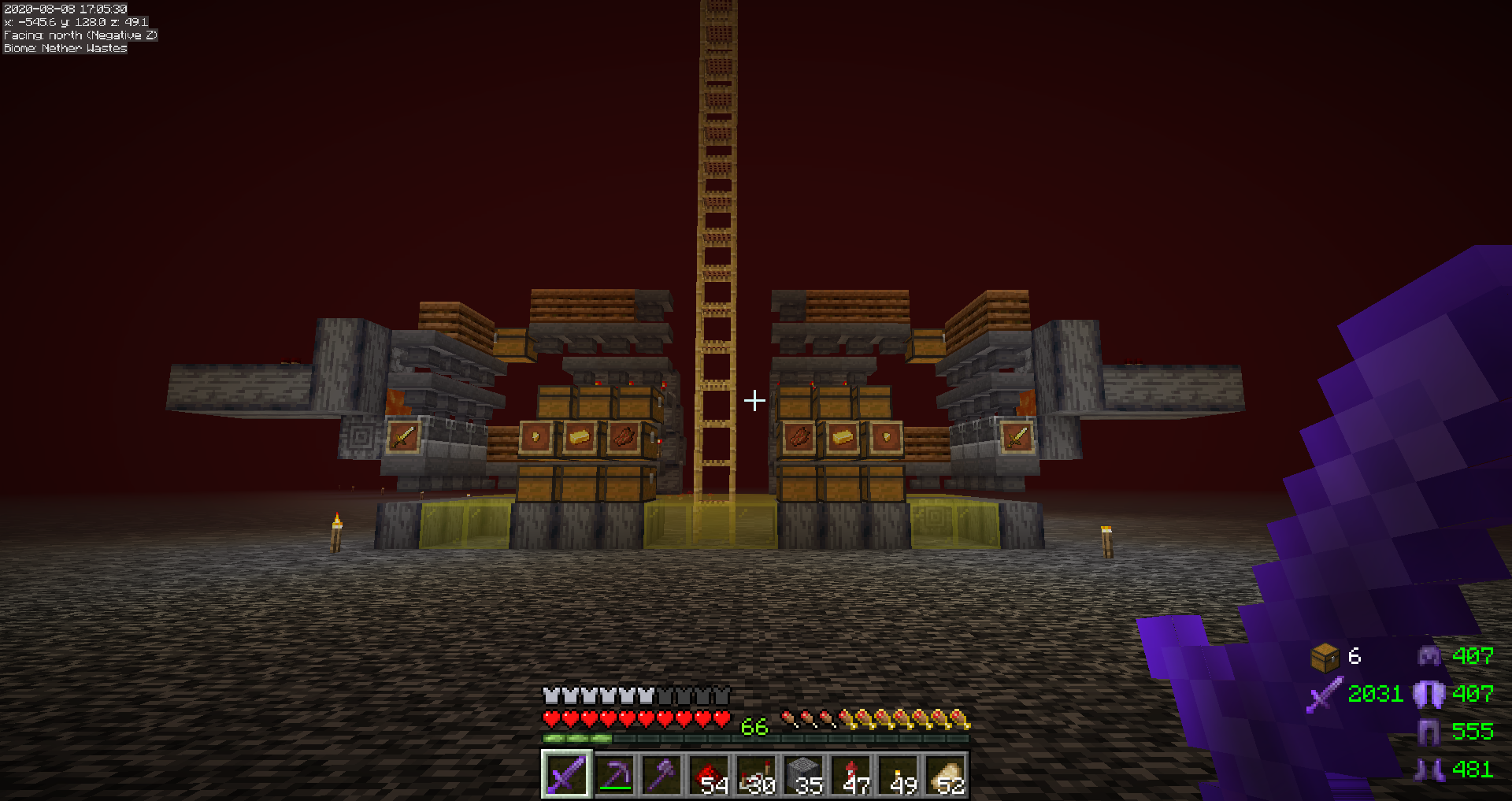Click the chest icon showing 6
This screenshot has width=1512, height=801.
coord(1325,657)
